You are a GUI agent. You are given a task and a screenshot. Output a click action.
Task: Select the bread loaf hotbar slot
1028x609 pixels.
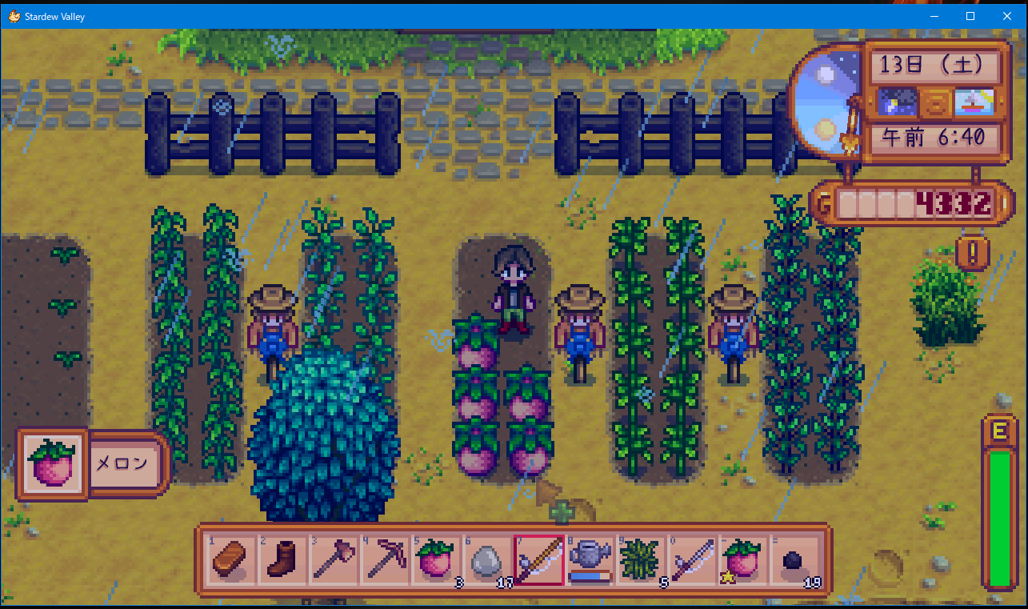230,558
